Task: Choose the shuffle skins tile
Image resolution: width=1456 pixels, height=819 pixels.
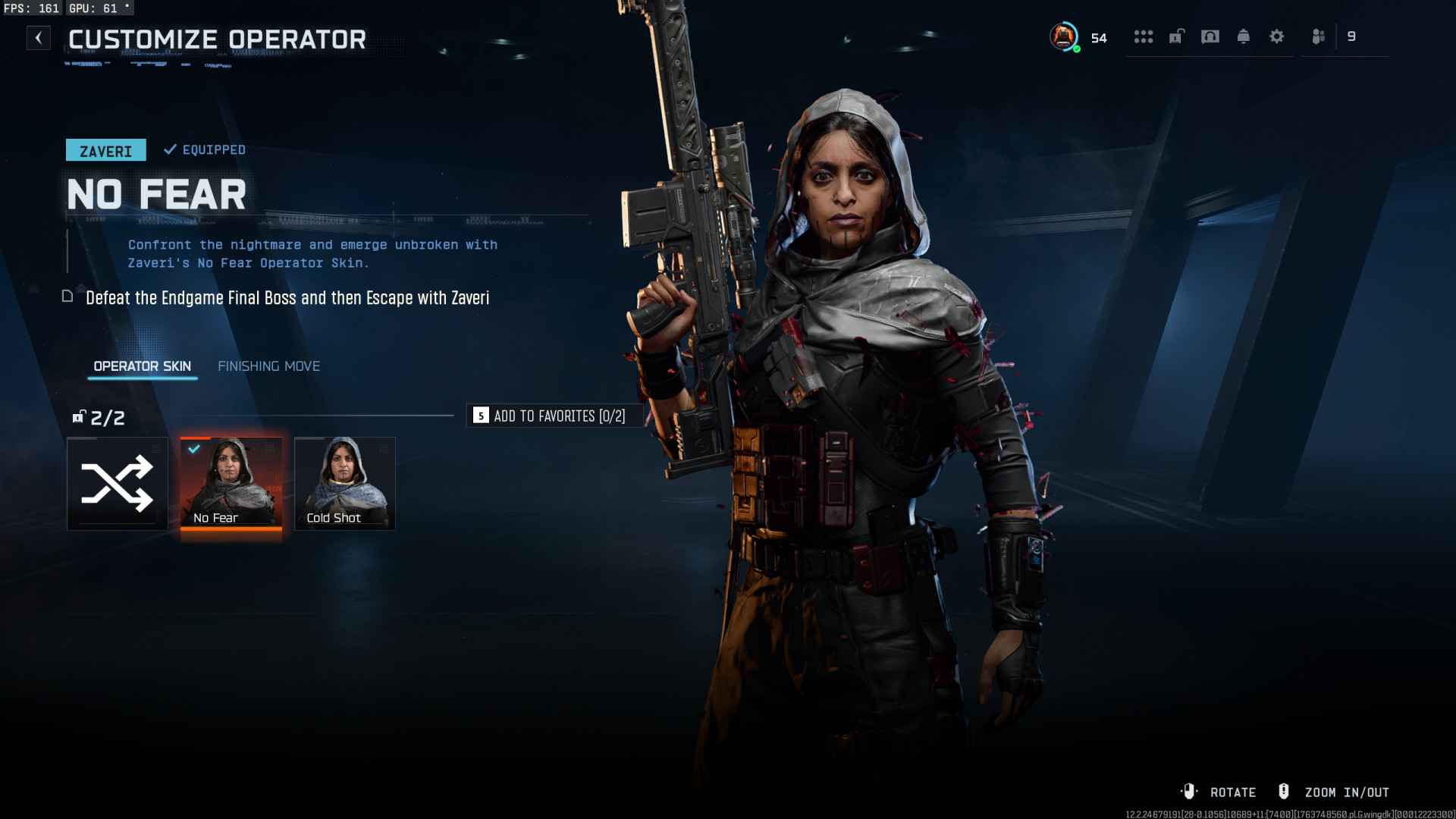Action: click(x=118, y=484)
